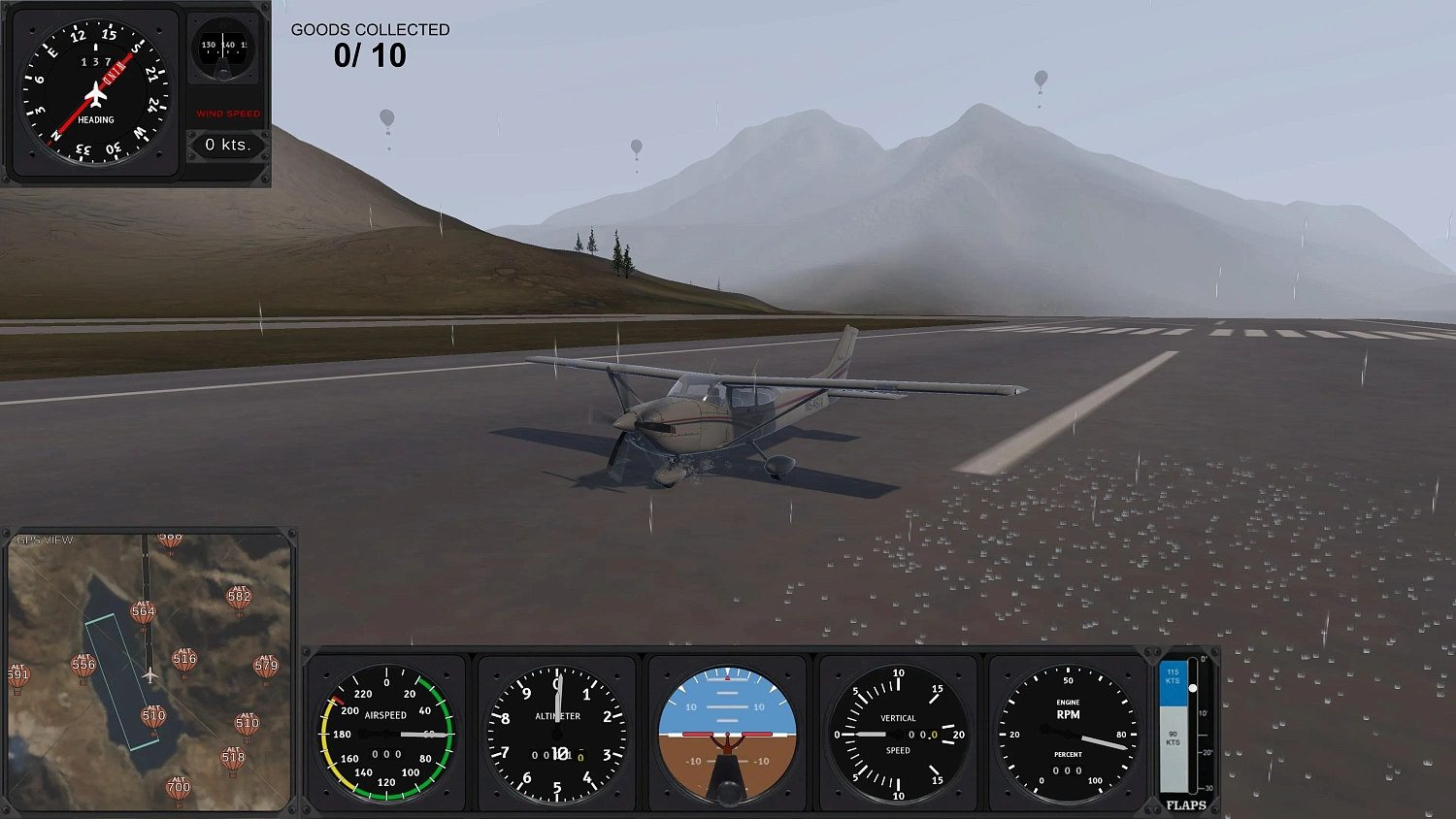This screenshot has width=1456, height=819.
Task: Click the engine RPM gauge
Action: coord(1067,733)
